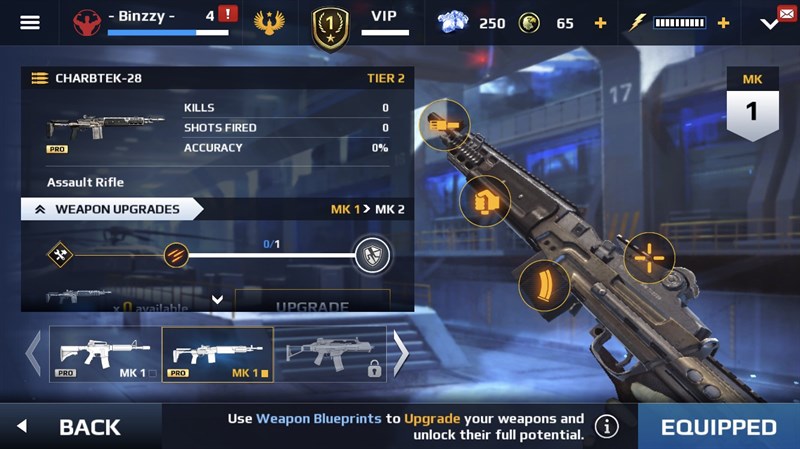Select the crosshair sight attachment icon
The width and height of the screenshot is (800, 449).
pyautogui.click(x=649, y=258)
